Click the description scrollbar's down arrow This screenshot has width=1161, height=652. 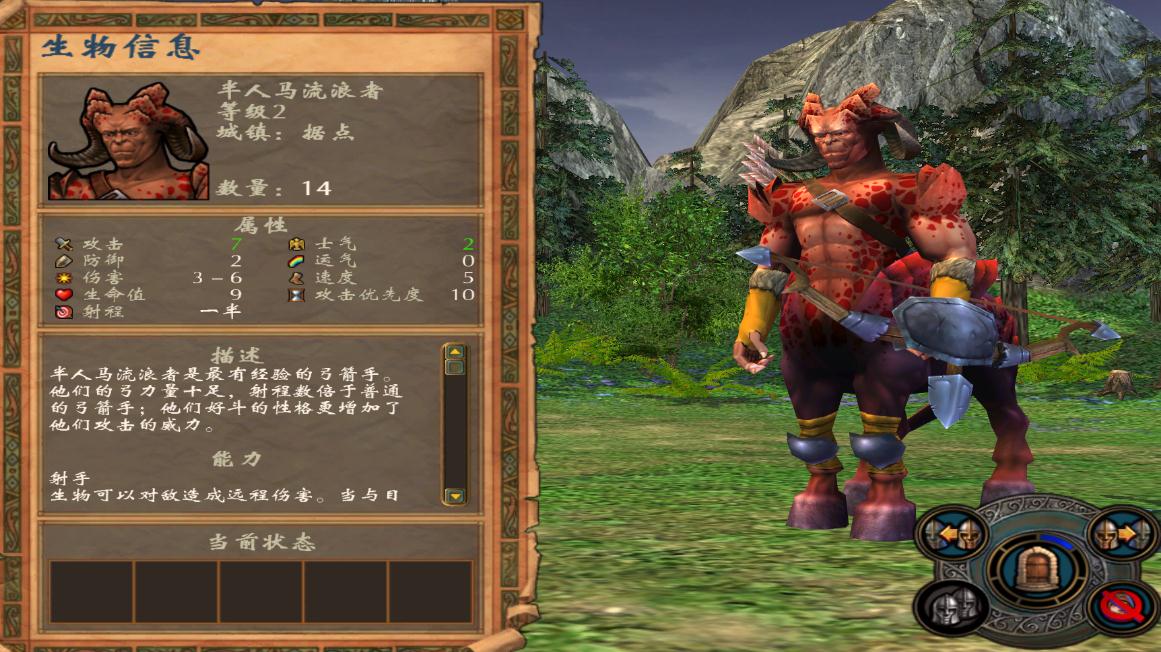click(455, 496)
